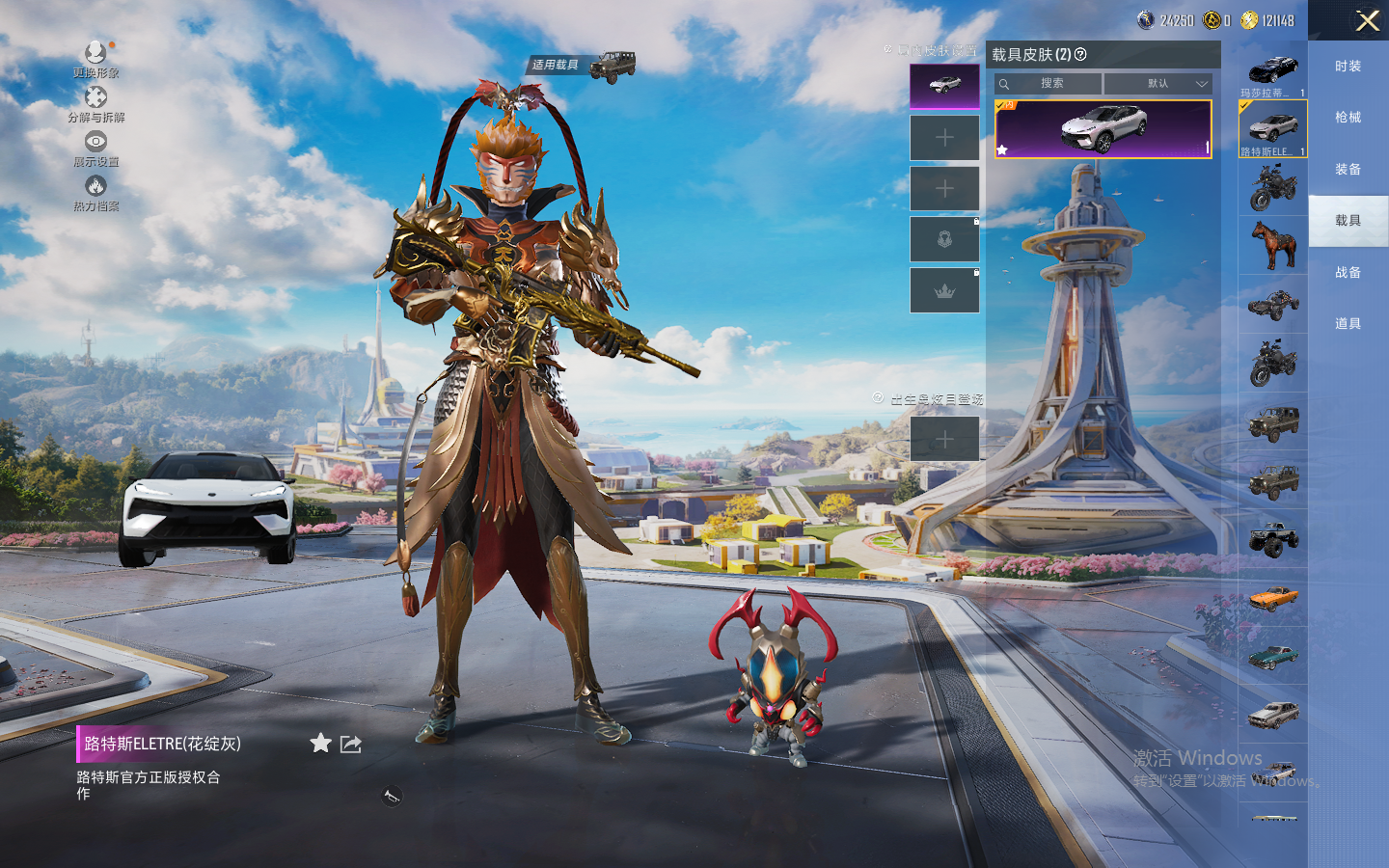
Task: Click the 搜索 search field
Action: 1051,84
